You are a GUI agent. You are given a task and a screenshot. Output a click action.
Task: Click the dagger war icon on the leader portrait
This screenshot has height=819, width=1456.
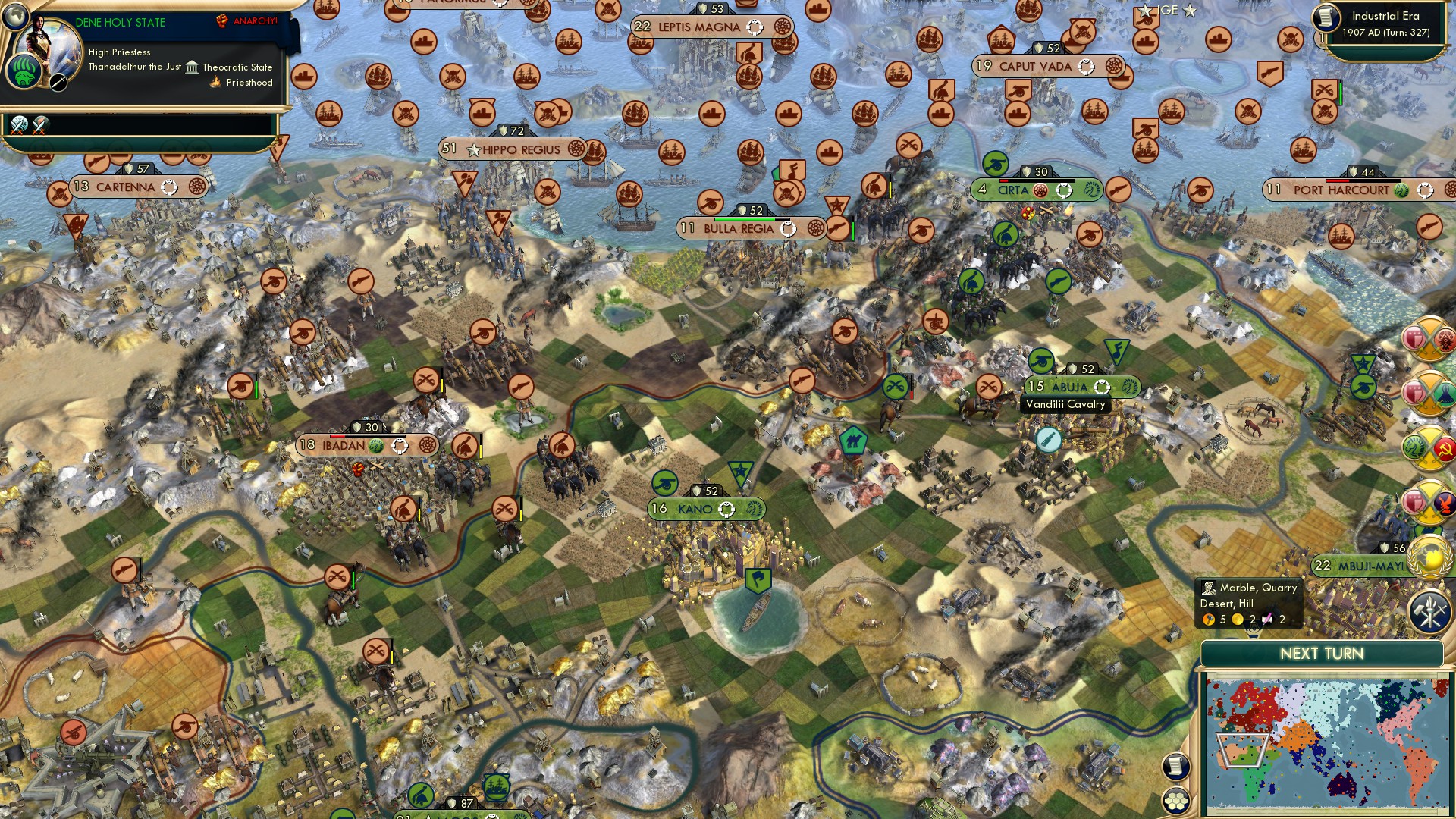[x=58, y=81]
